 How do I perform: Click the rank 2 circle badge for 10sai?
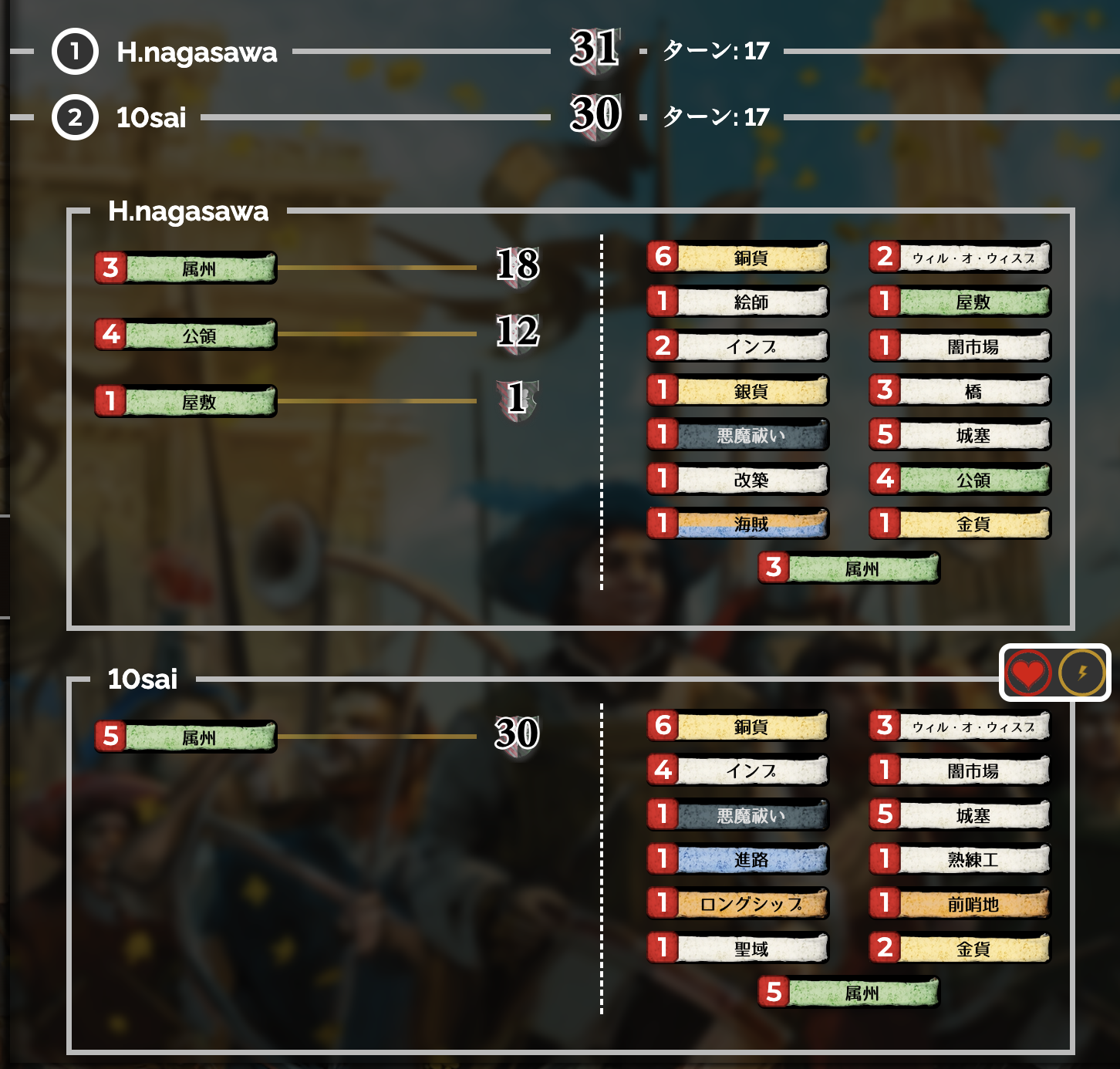click(x=74, y=118)
